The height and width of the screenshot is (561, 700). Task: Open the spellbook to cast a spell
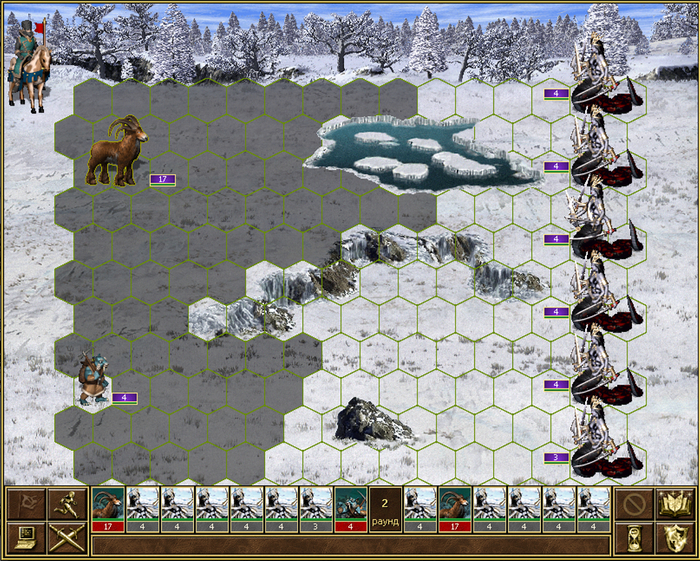pyautogui.click(x=670, y=504)
